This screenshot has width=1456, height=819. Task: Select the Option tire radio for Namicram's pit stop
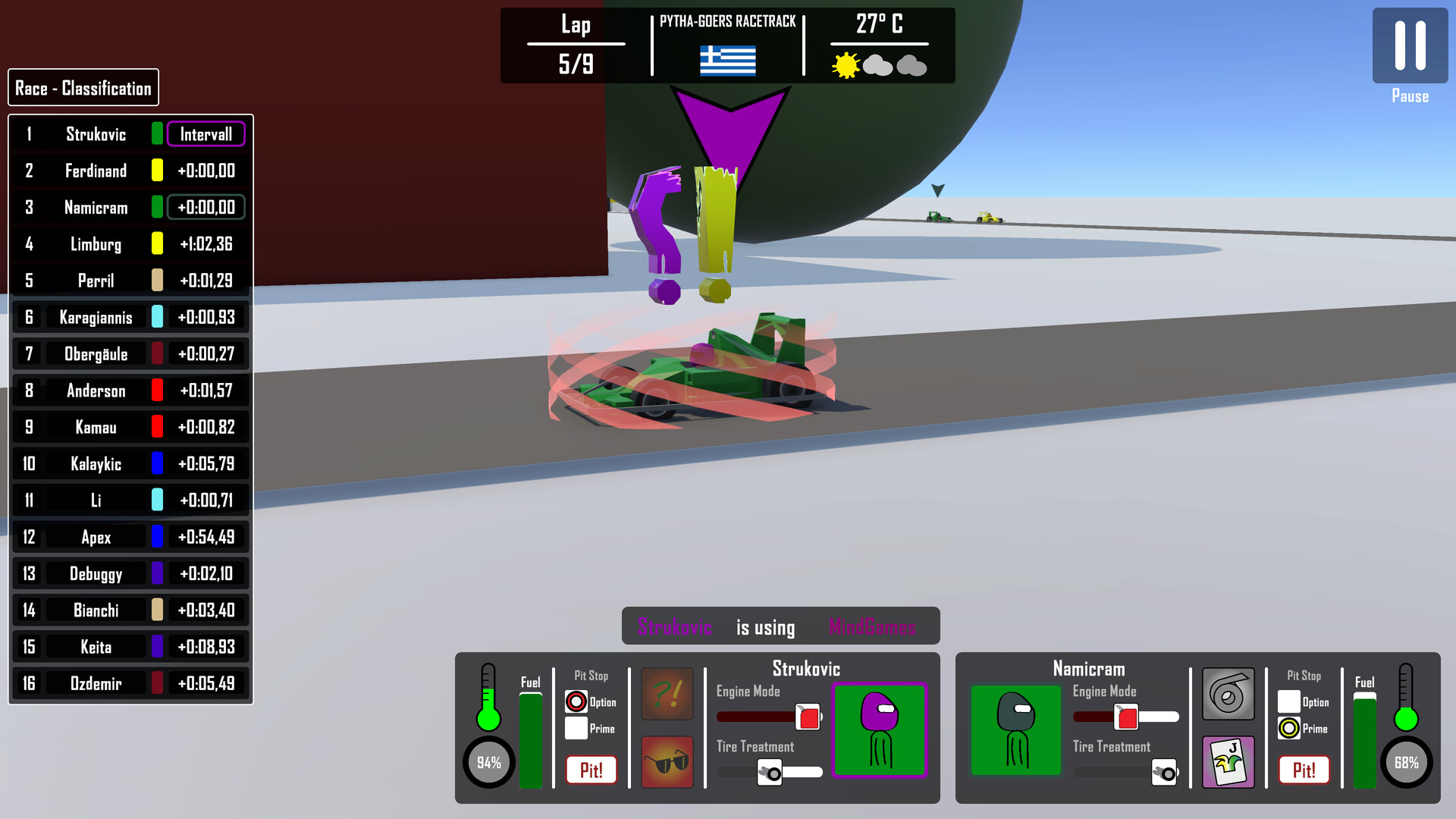click(x=1289, y=701)
